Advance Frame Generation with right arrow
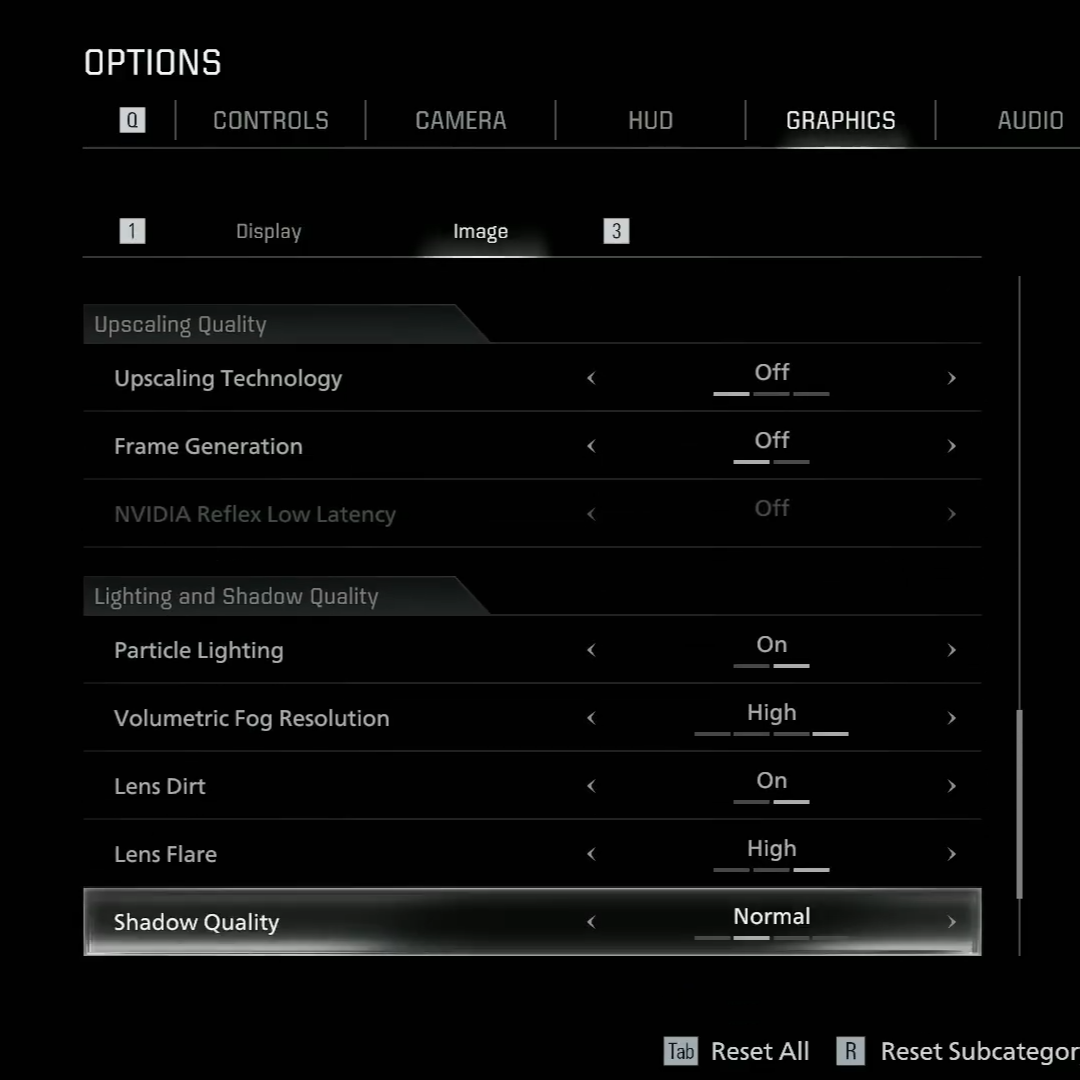The image size is (1080, 1080). click(x=951, y=446)
